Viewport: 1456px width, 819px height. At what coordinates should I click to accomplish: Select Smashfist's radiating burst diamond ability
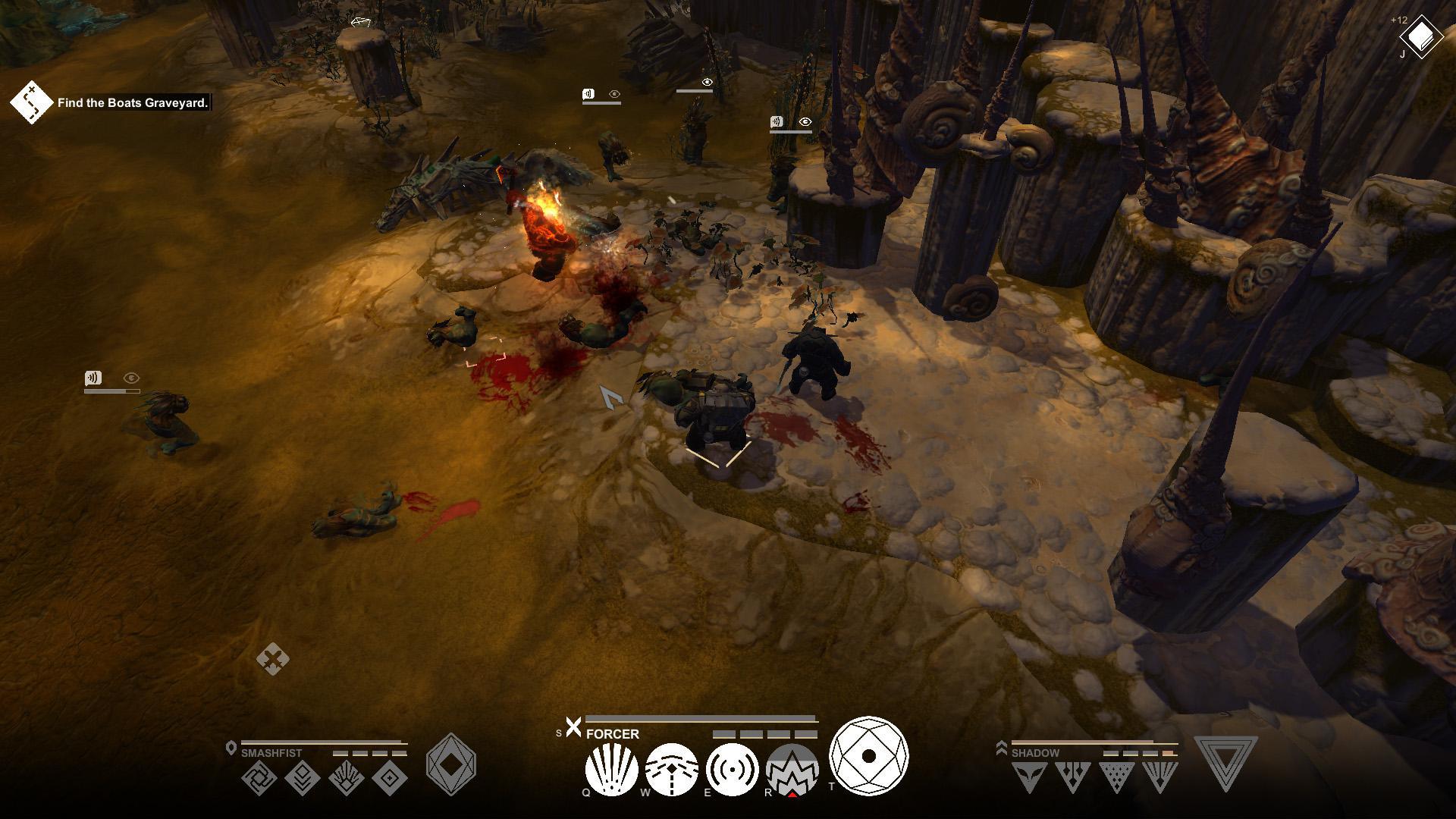(x=347, y=778)
